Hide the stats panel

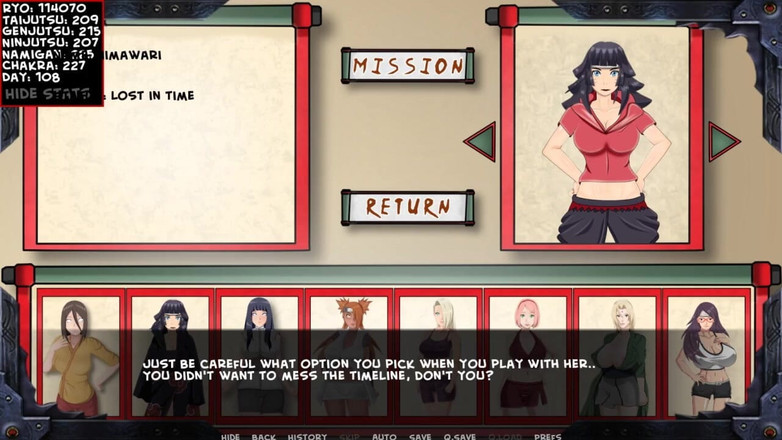(x=48, y=94)
